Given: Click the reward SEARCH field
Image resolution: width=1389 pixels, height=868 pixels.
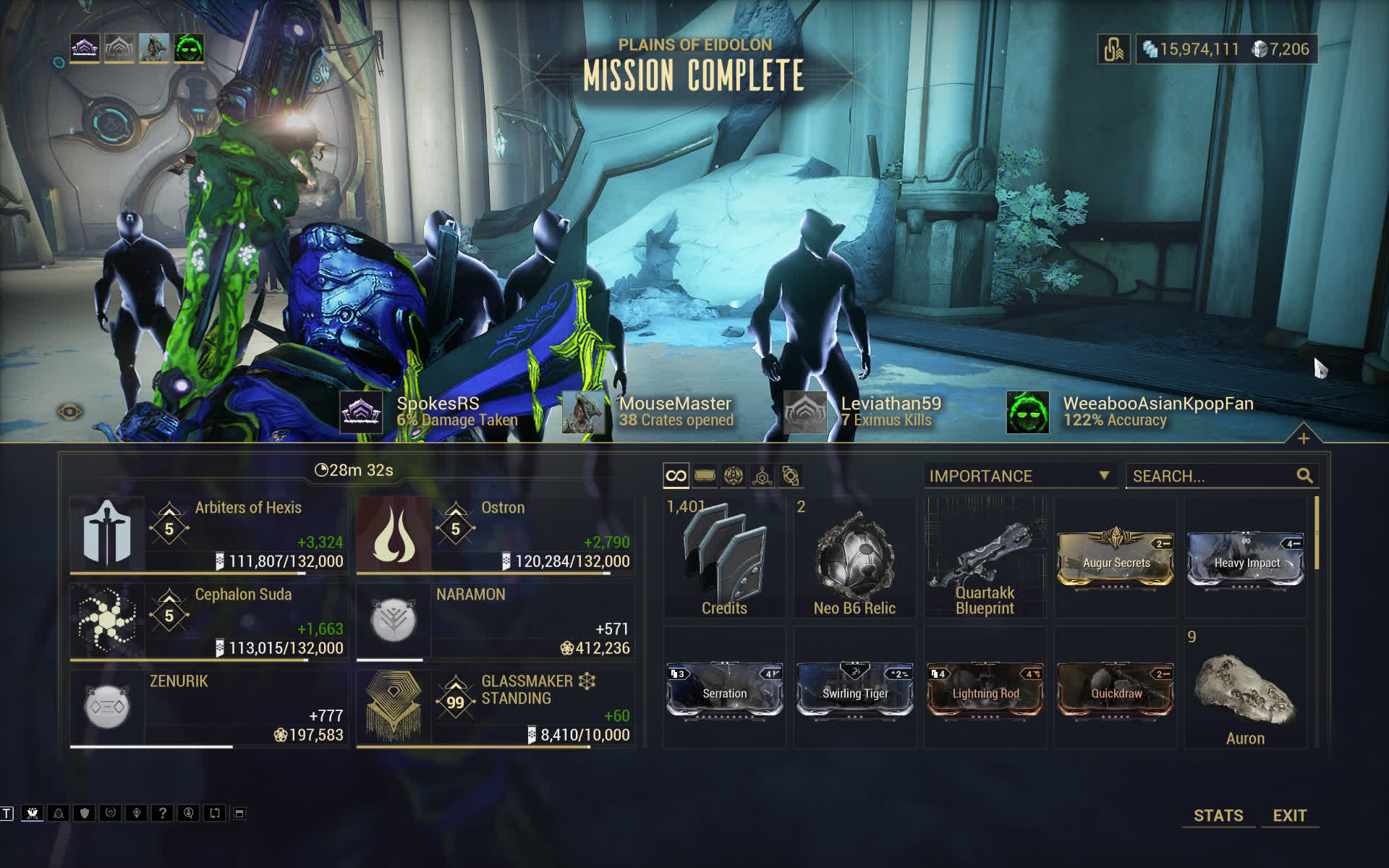Looking at the screenshot, I should coord(1212,476).
